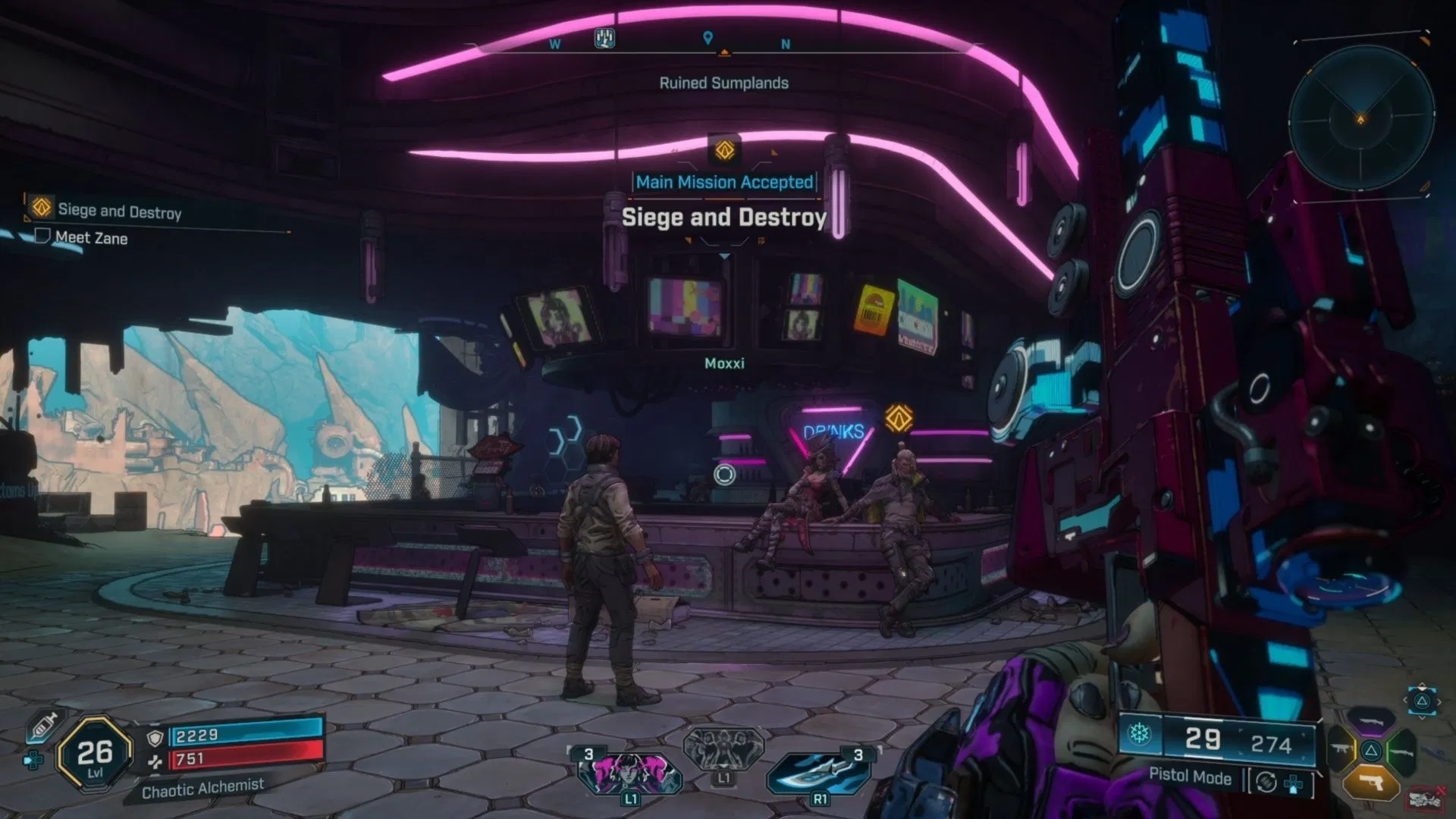Toggle the weapon mode swap icon

(1266, 782)
